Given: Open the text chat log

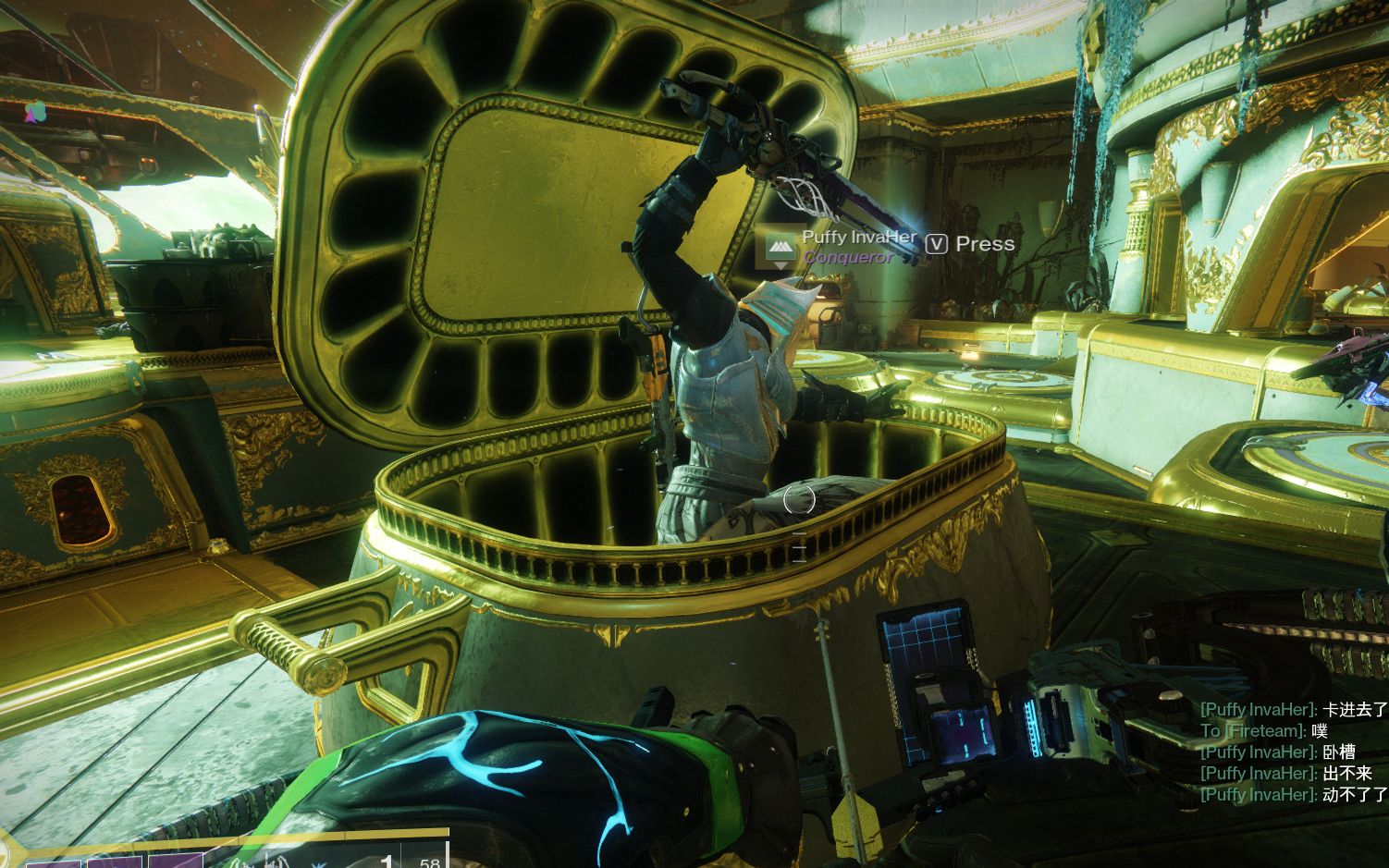Looking at the screenshot, I should point(1293,752).
